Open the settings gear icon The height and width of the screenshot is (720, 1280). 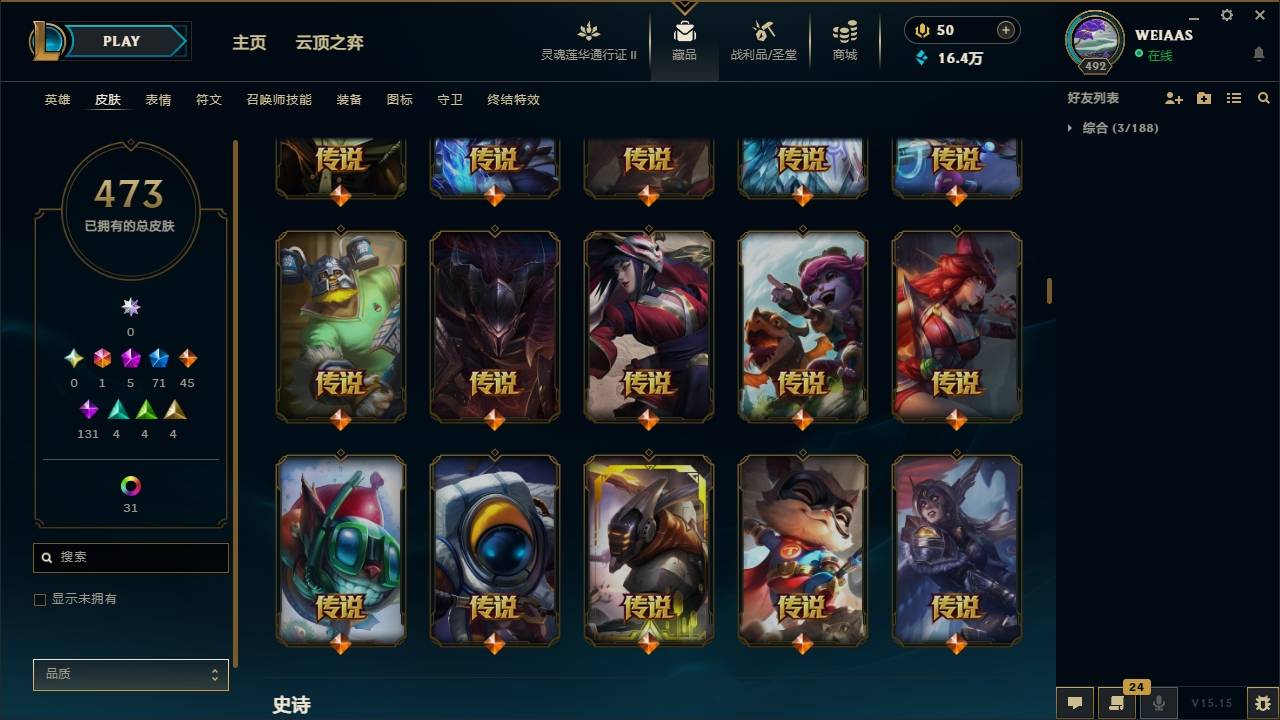1226,15
